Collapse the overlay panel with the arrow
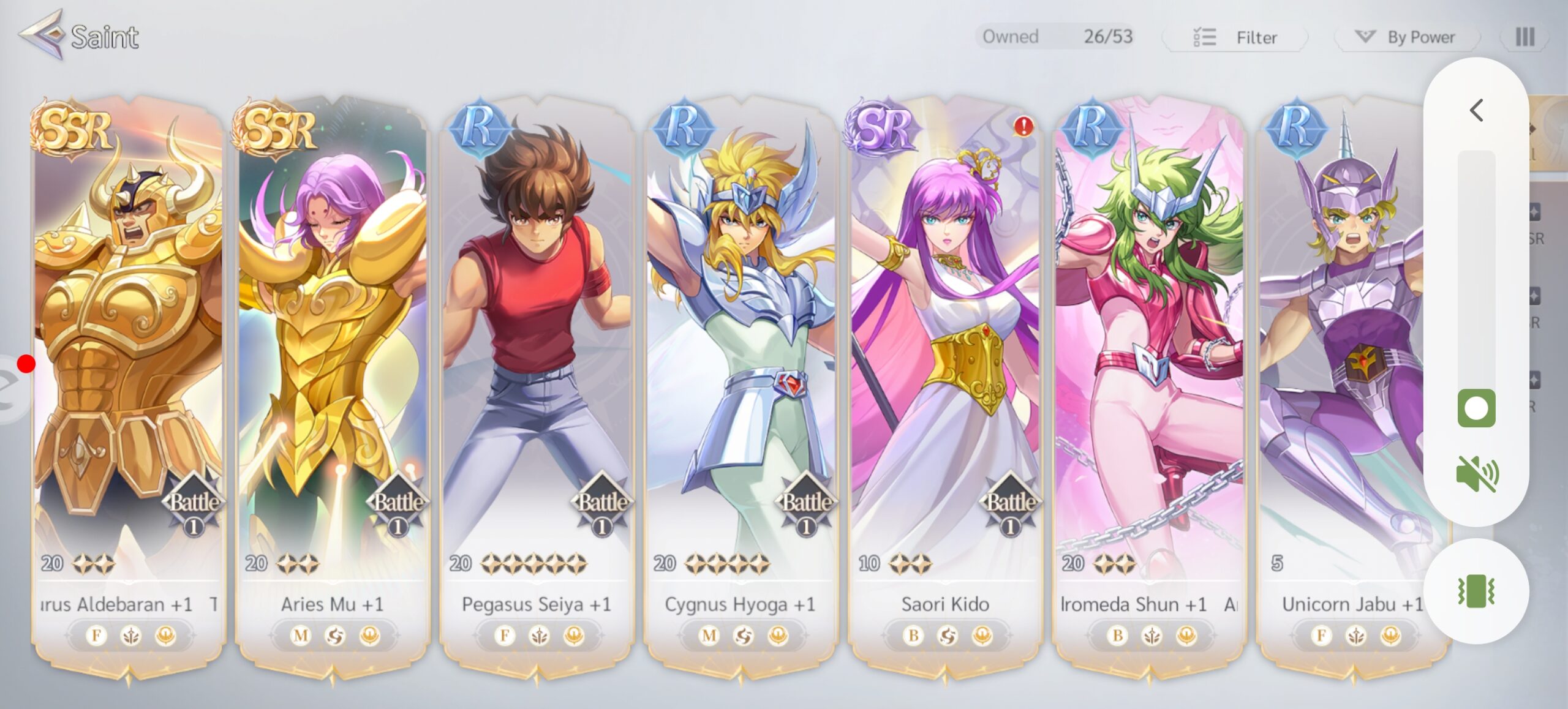1568x709 pixels. coord(1476,111)
